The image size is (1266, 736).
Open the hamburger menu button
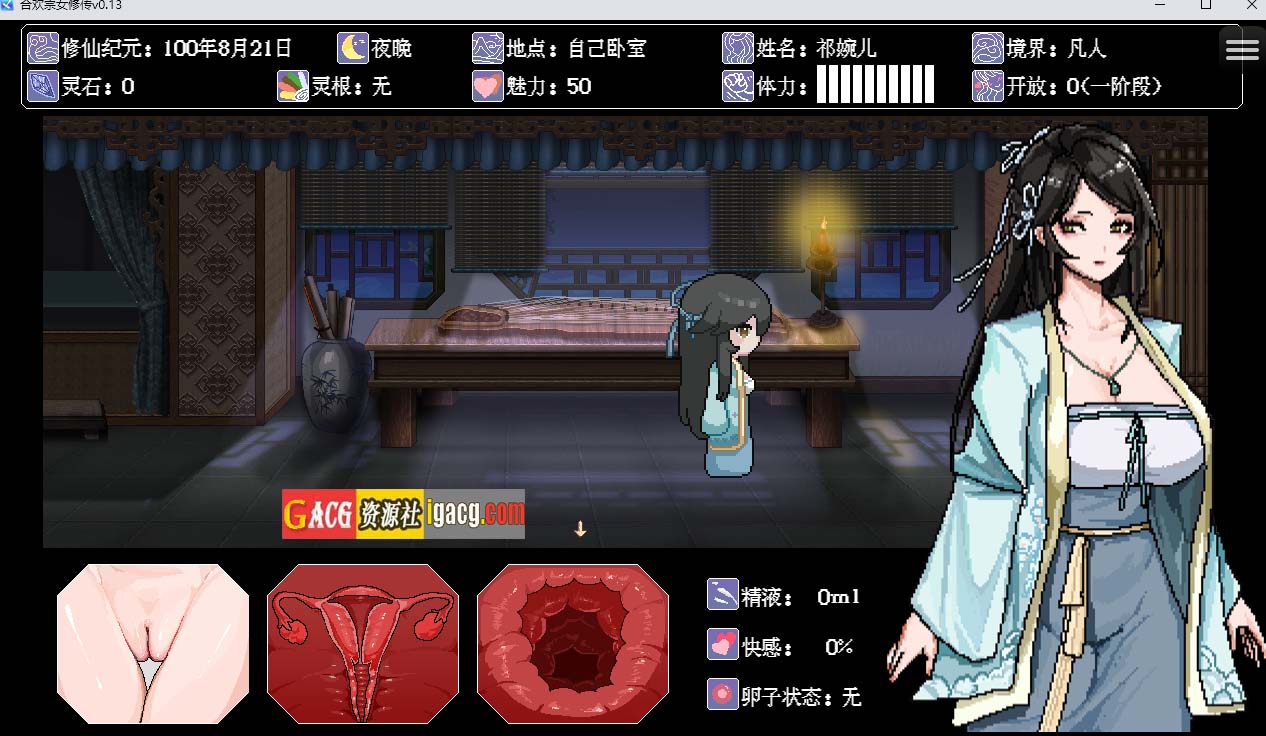pyautogui.click(x=1242, y=49)
